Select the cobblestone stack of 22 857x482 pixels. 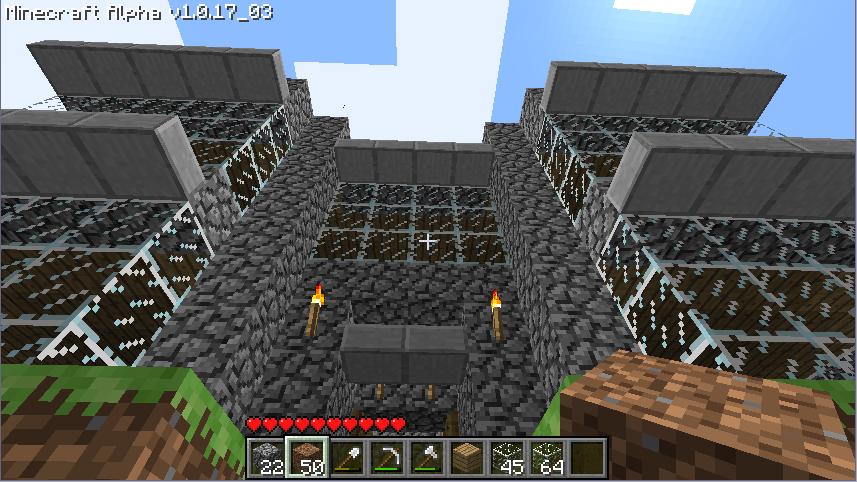click(x=265, y=458)
